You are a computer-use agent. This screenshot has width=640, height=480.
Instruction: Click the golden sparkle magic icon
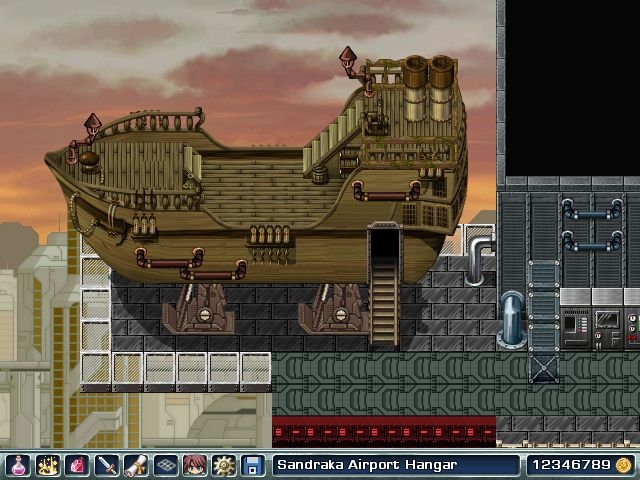point(47,465)
